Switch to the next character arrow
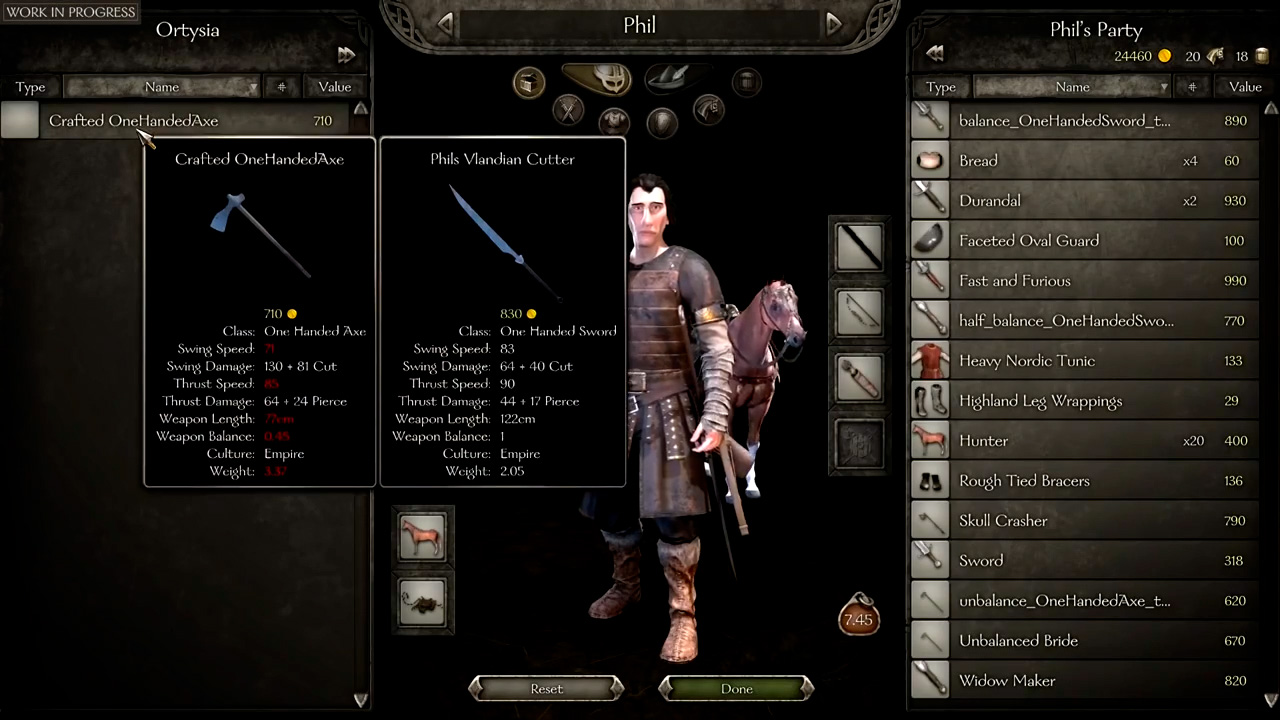The image size is (1280, 720). [x=833, y=24]
